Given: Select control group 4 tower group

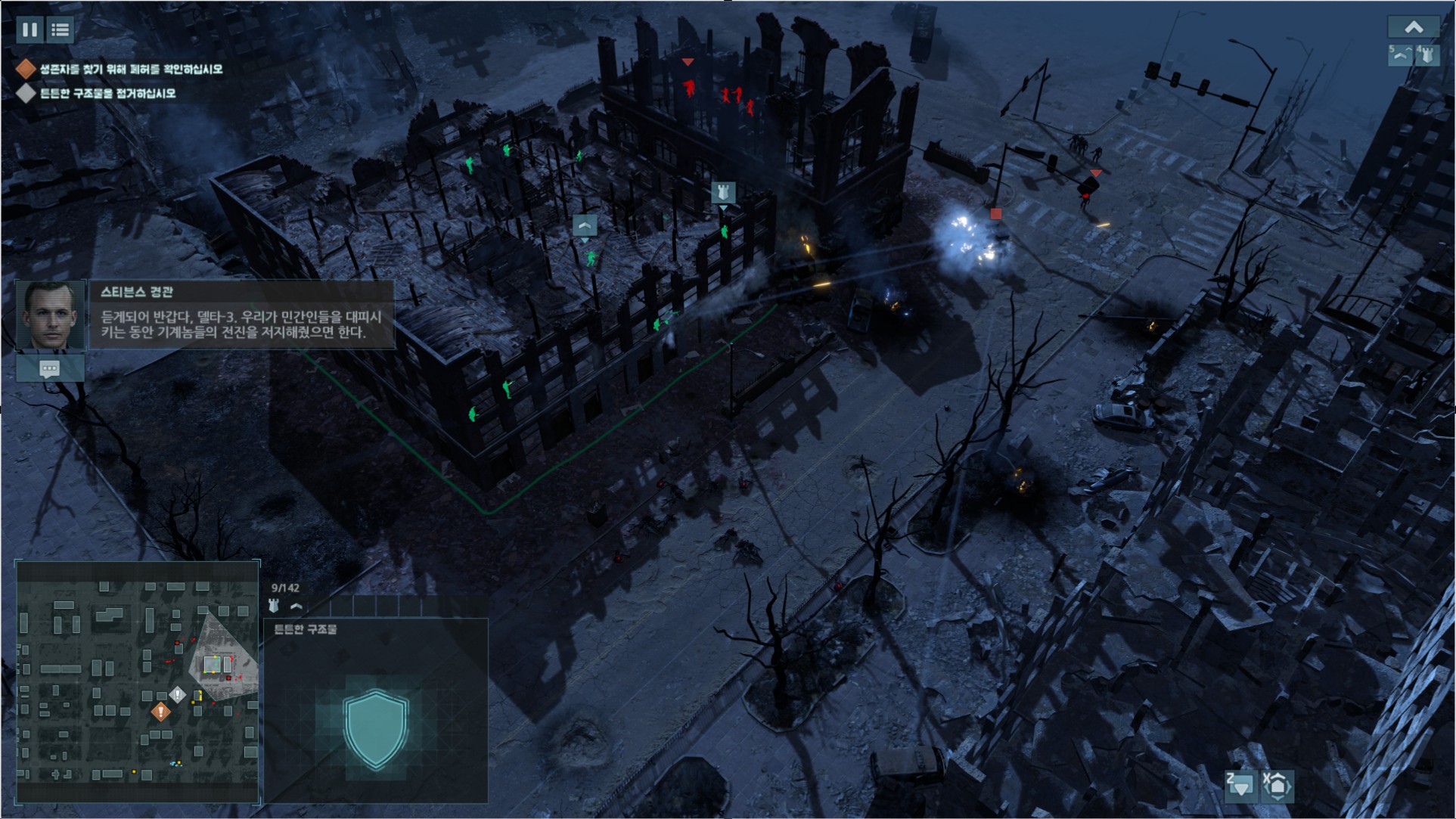Looking at the screenshot, I should (1427, 55).
